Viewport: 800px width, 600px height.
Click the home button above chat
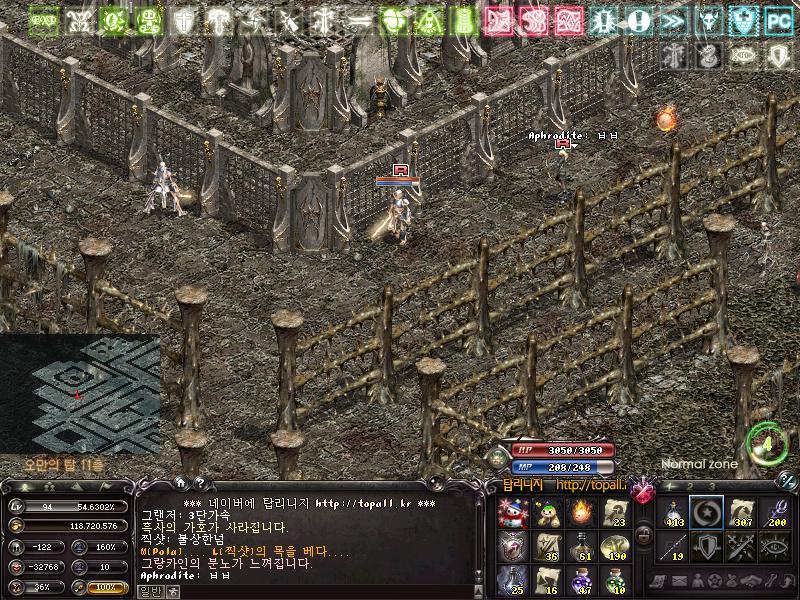[x=180, y=482]
